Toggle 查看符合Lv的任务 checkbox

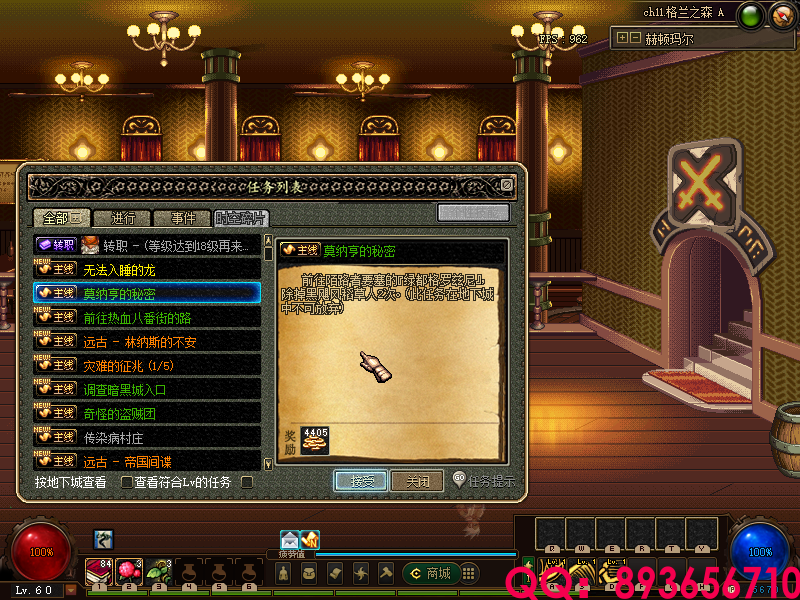[127, 483]
